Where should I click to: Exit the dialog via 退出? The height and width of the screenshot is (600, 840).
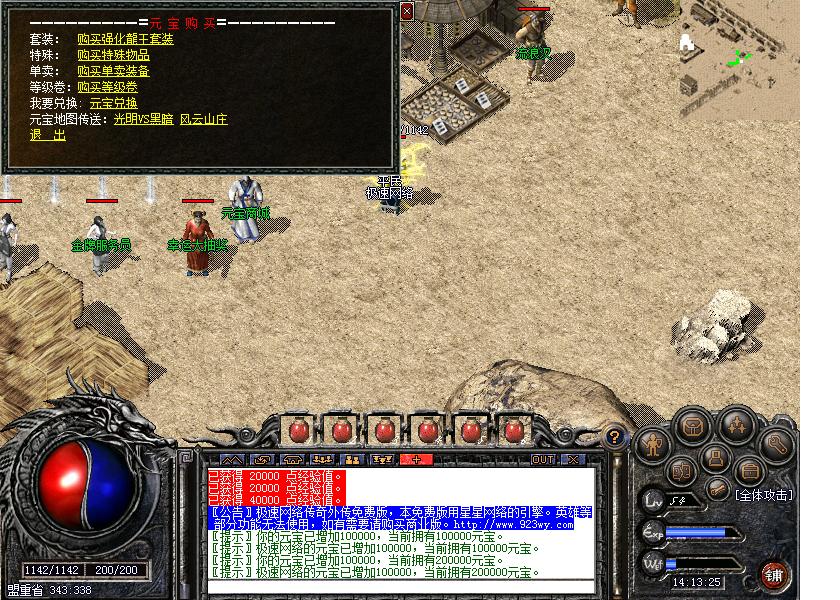click(47, 135)
